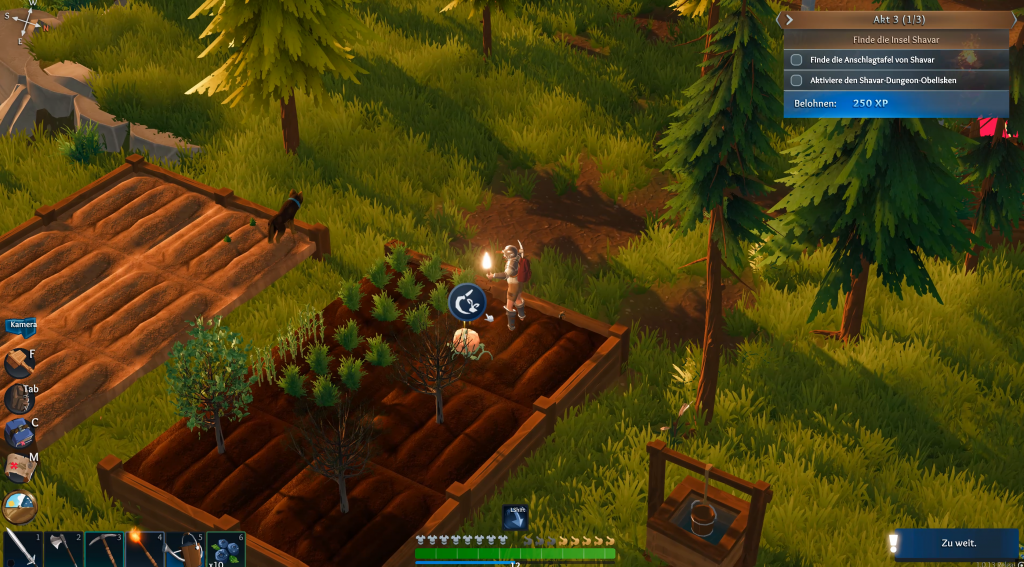The image size is (1024, 567).
Task: Pick the watering can in hotbar slot 5
Action: [x=185, y=549]
